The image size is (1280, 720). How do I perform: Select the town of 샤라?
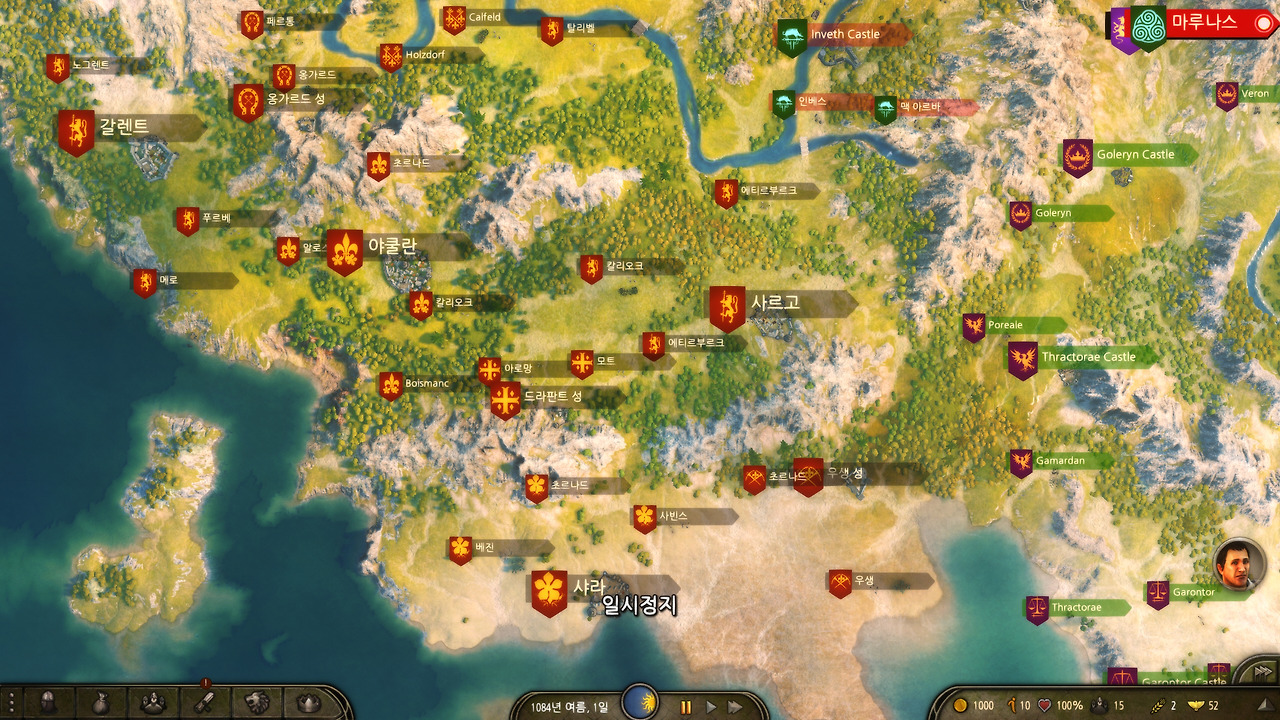[549, 588]
